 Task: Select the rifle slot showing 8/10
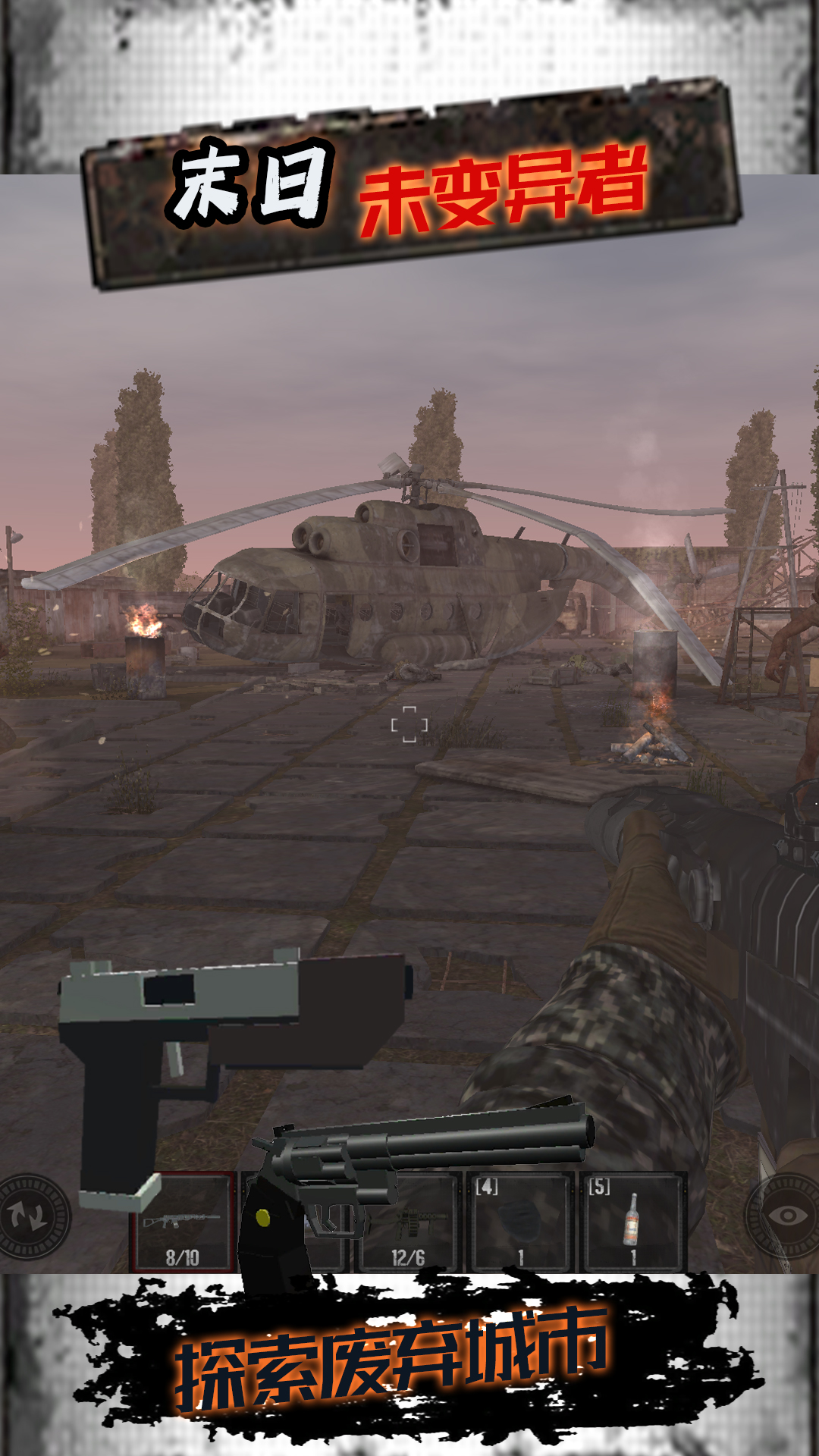pyautogui.click(x=184, y=1222)
